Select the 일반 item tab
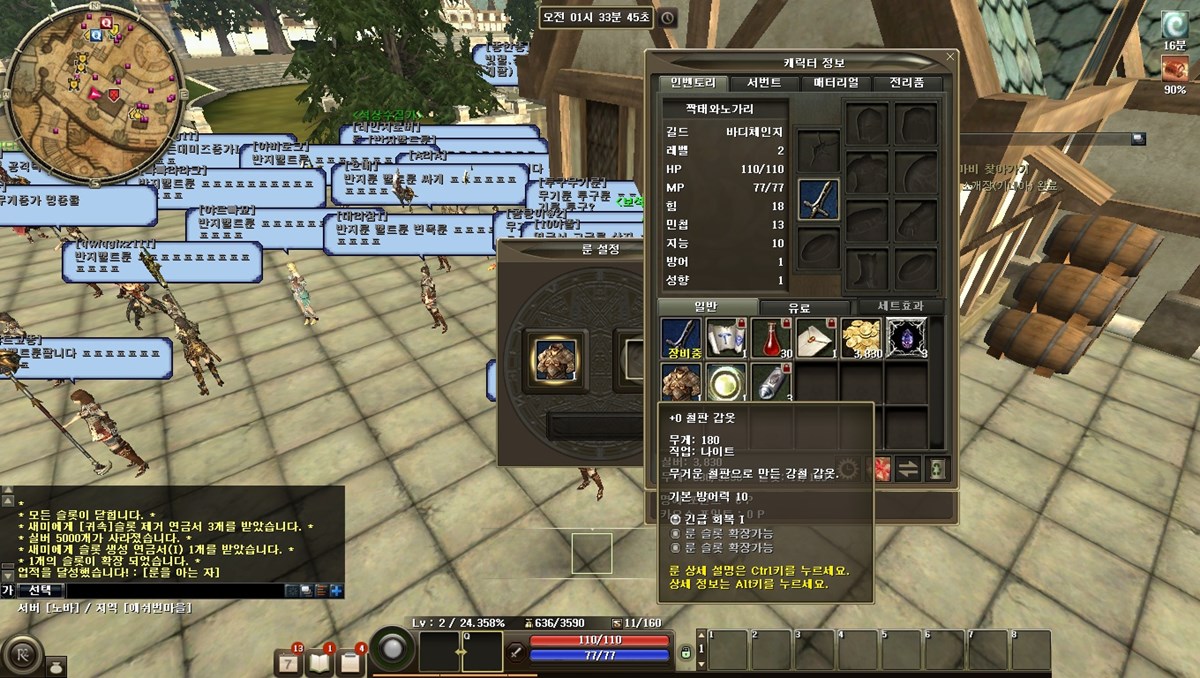The height and width of the screenshot is (678, 1200). pyautogui.click(x=704, y=307)
